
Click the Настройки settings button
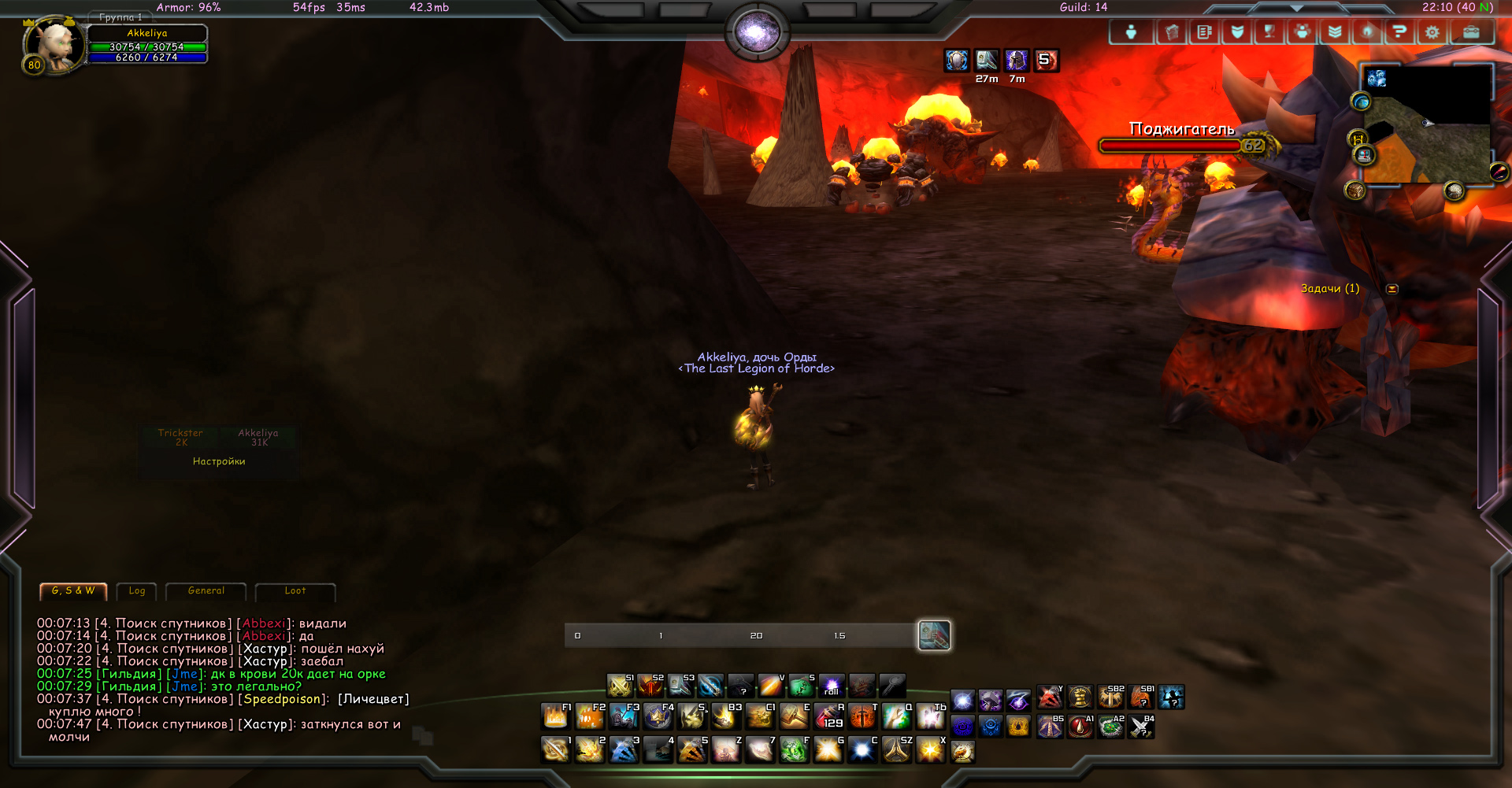click(x=219, y=462)
